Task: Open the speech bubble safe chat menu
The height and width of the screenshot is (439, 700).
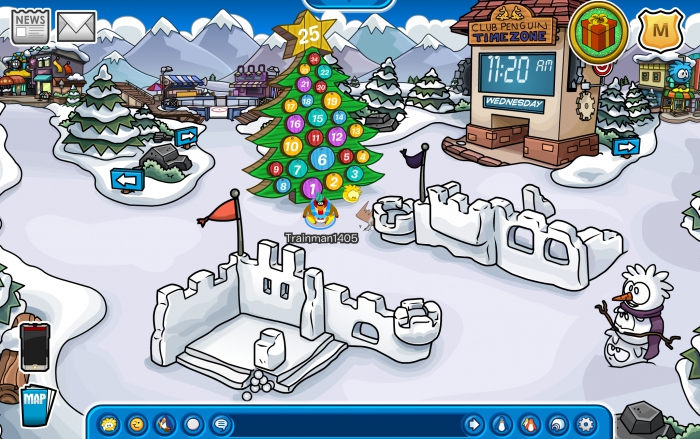Action: (221, 424)
